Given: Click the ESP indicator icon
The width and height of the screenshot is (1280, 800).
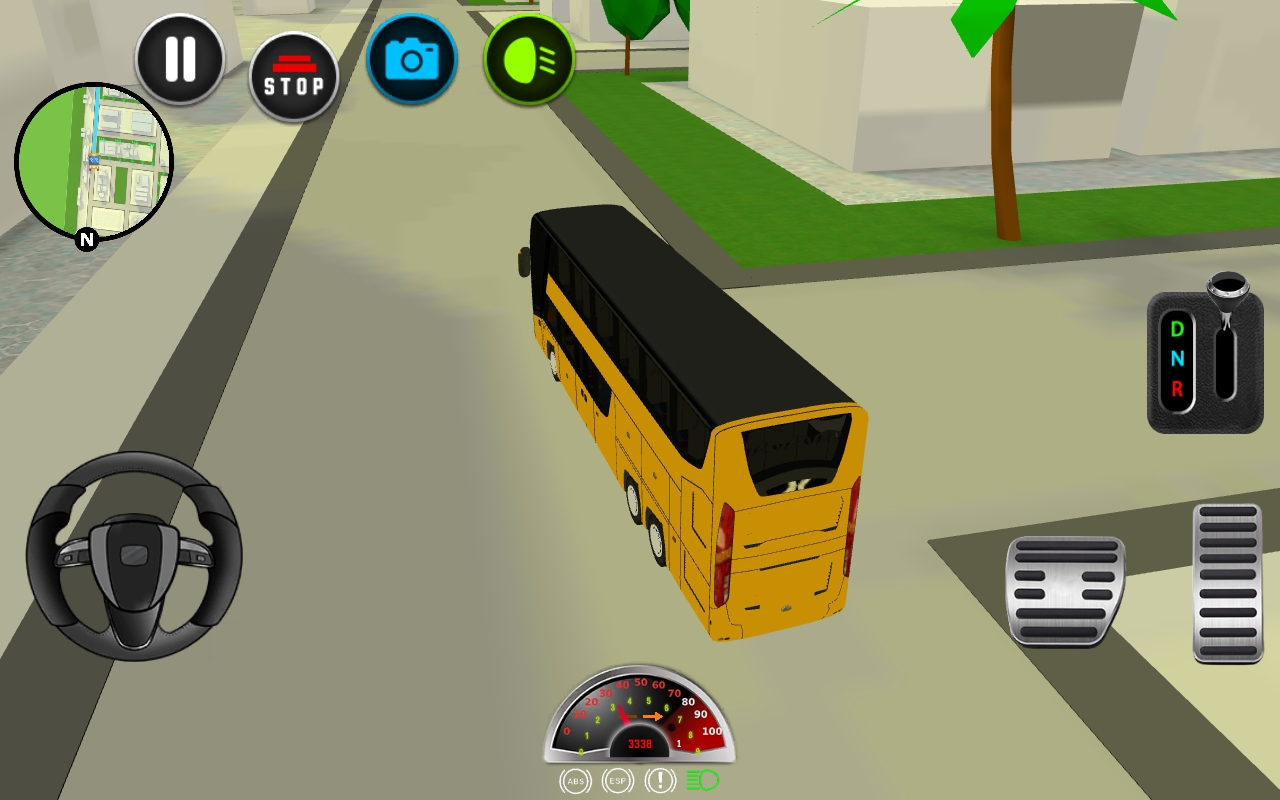Looking at the screenshot, I should [x=616, y=783].
